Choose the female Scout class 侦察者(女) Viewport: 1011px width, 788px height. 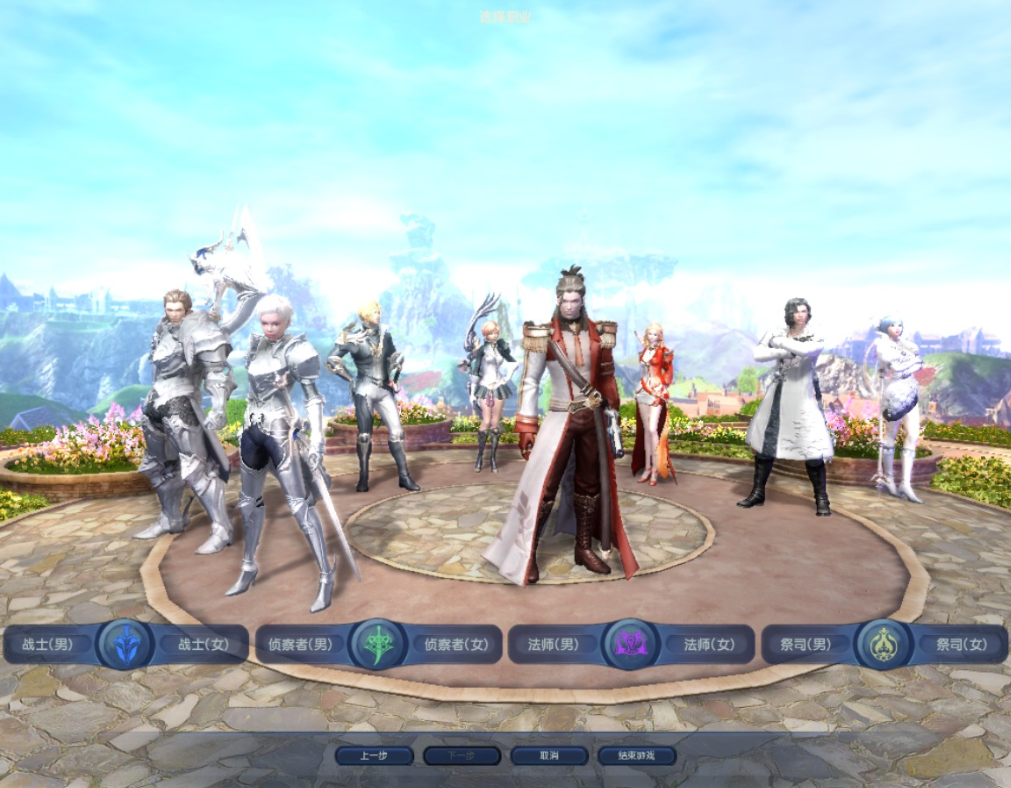tap(457, 645)
